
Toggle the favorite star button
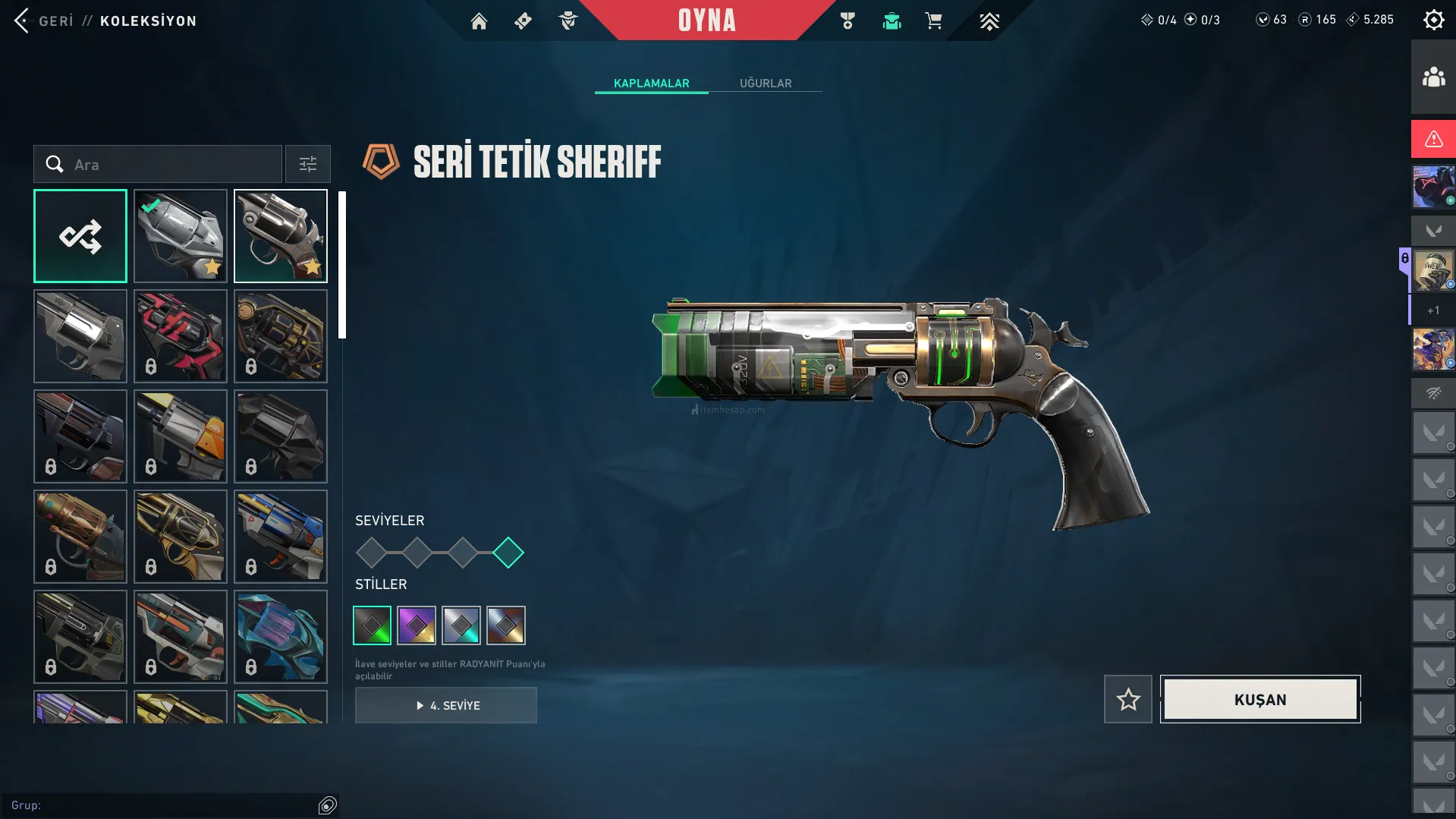point(1128,699)
